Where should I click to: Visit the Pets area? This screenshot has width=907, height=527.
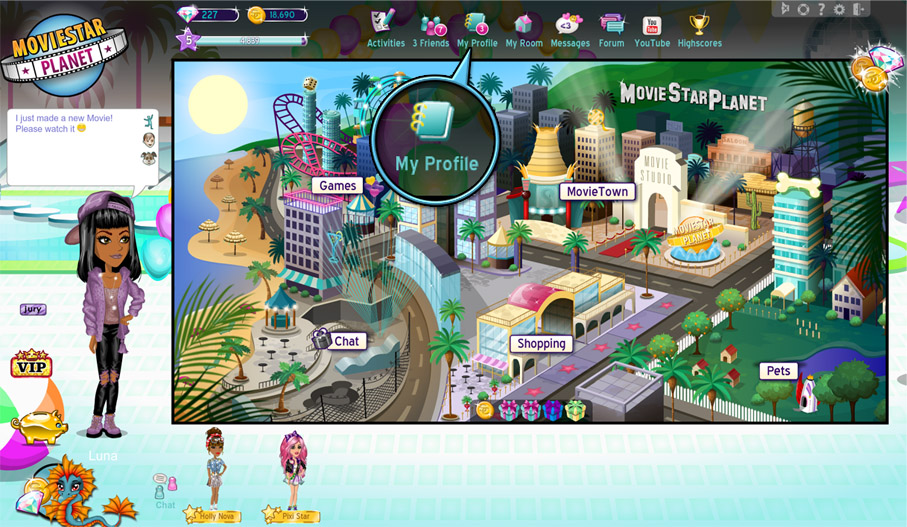778,371
